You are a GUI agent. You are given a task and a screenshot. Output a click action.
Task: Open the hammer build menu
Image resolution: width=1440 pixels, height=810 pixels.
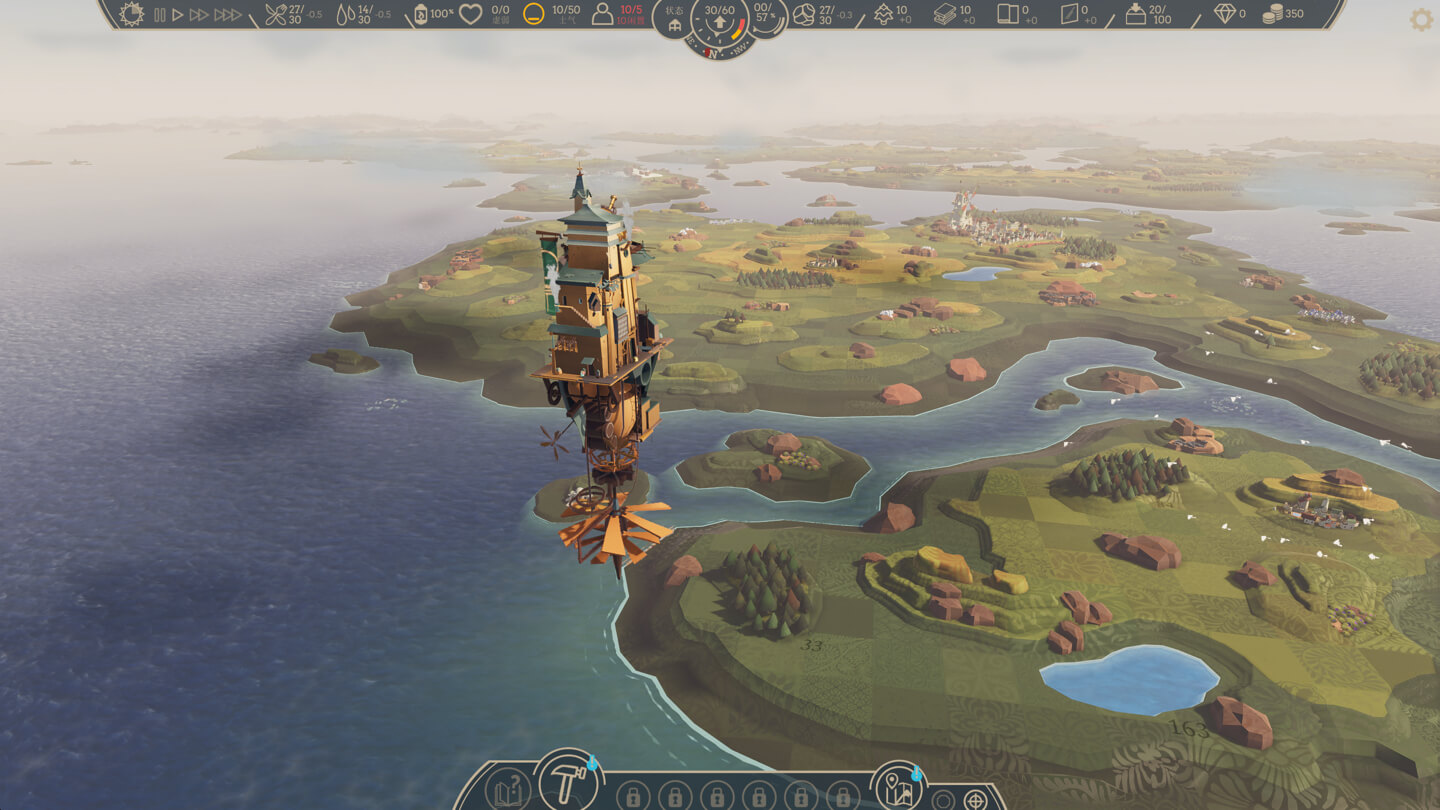[x=567, y=781]
